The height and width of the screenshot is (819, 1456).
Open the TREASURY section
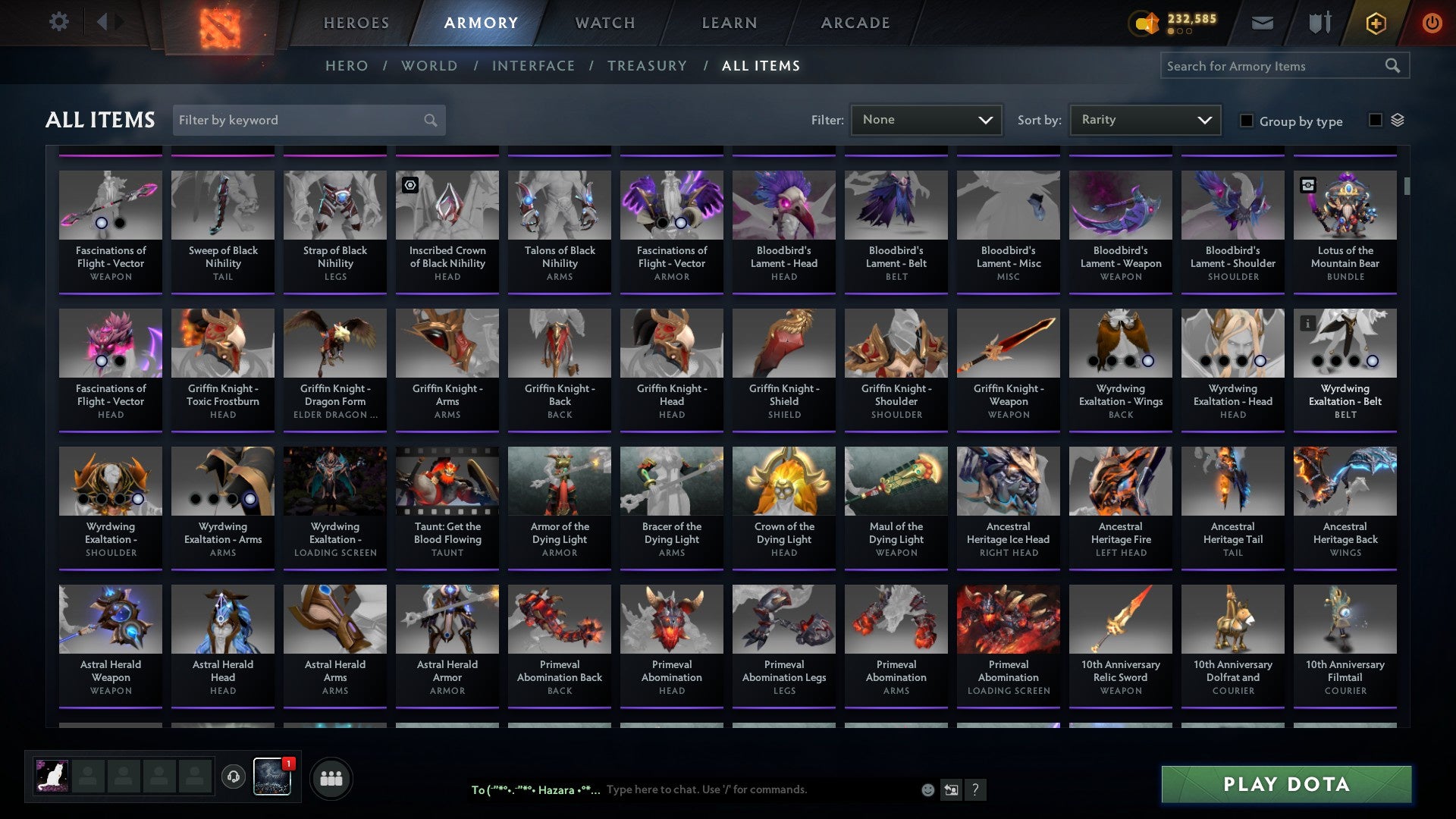pos(647,66)
